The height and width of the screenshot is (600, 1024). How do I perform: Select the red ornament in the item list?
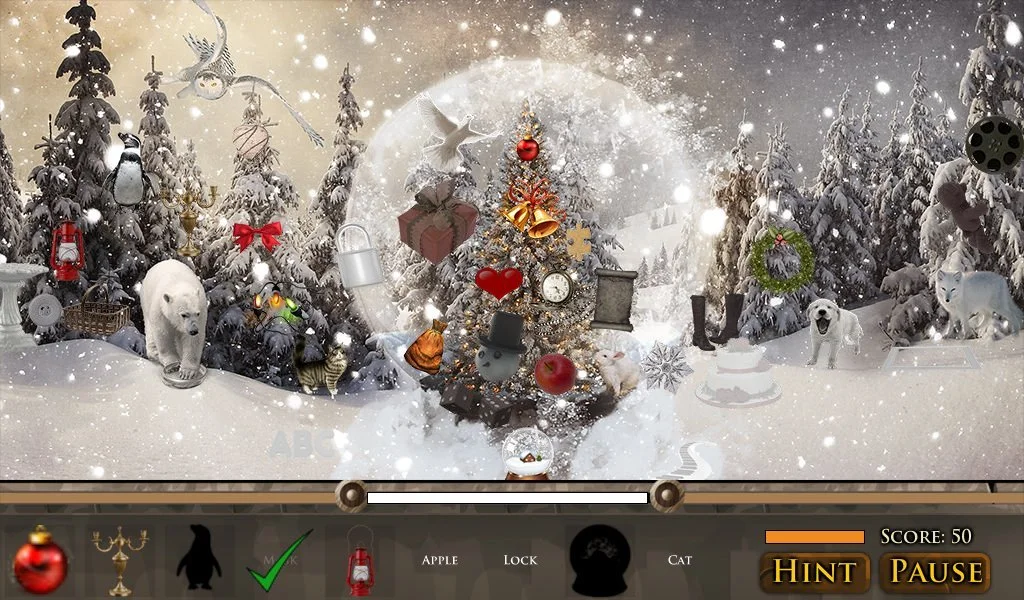[40, 561]
